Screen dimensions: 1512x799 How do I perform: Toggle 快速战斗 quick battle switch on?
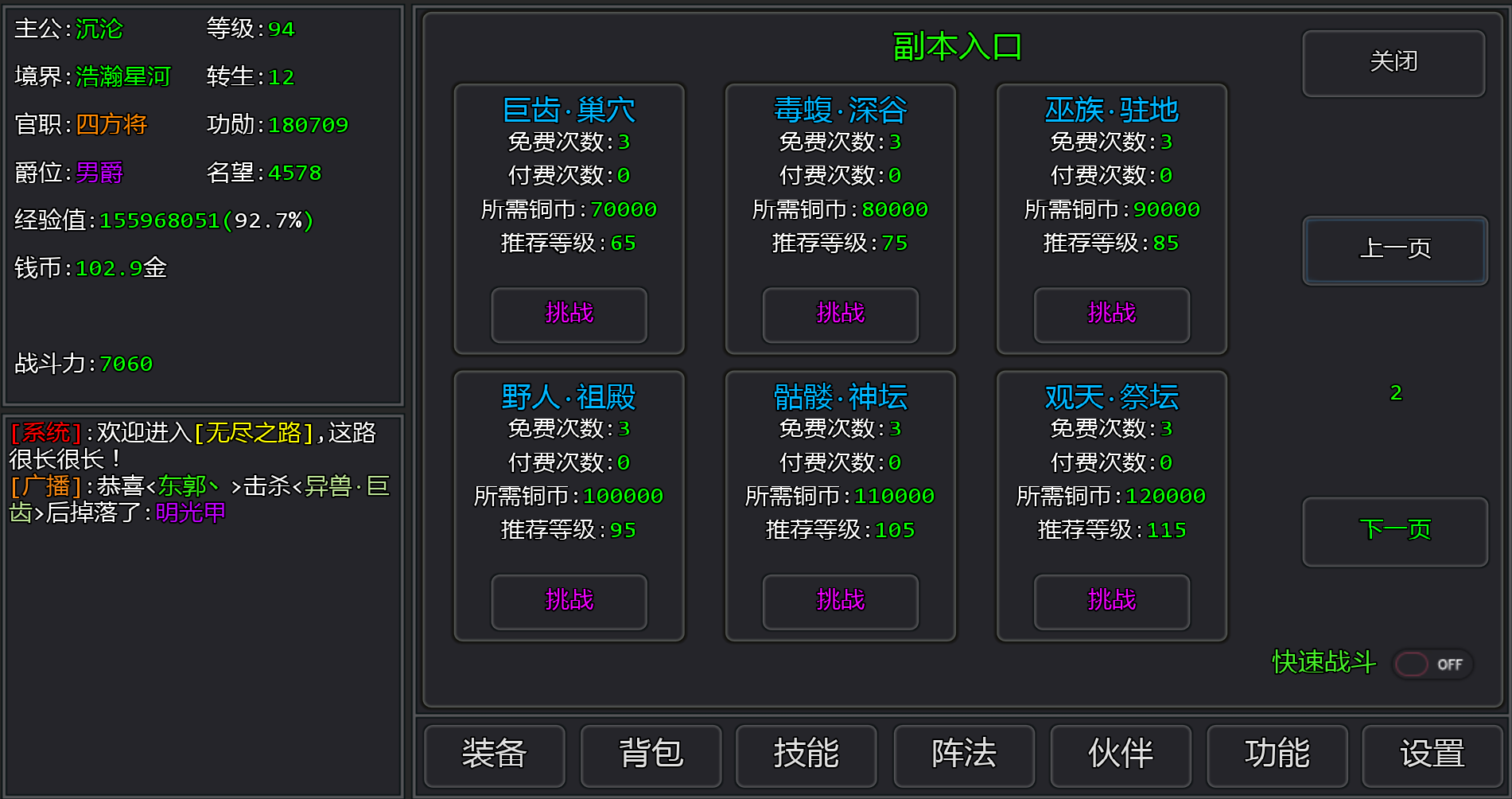[x=1432, y=663]
